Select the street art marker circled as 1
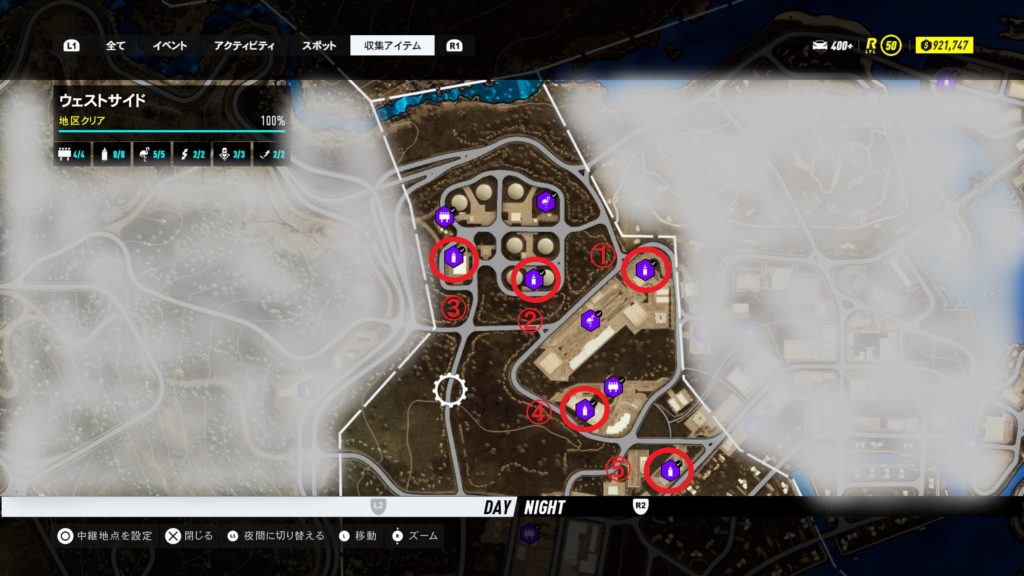Viewport: 1024px width, 576px height. pyautogui.click(x=643, y=269)
